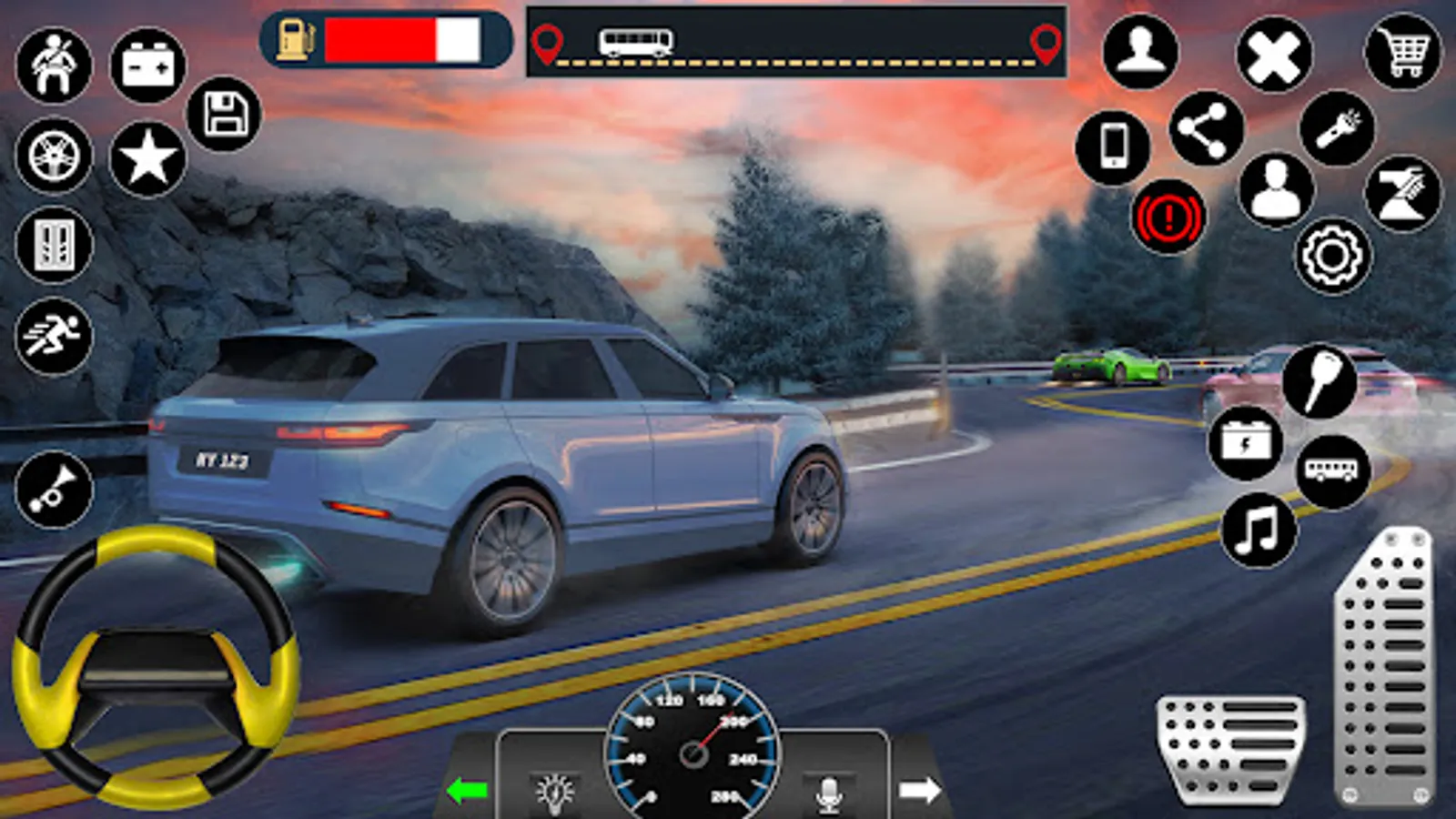Toggle the car doors icon
Viewport: 1456px width, 819px height.
[x=55, y=244]
